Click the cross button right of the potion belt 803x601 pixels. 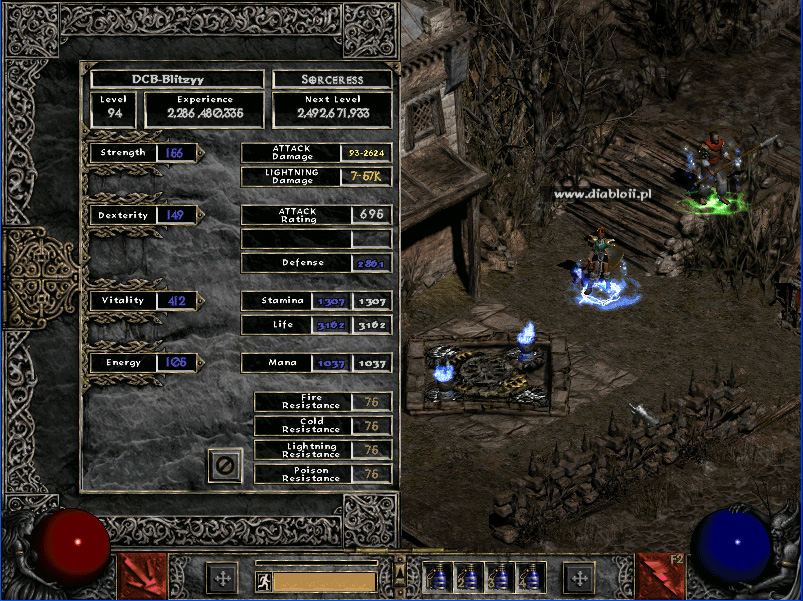pyautogui.click(x=578, y=578)
